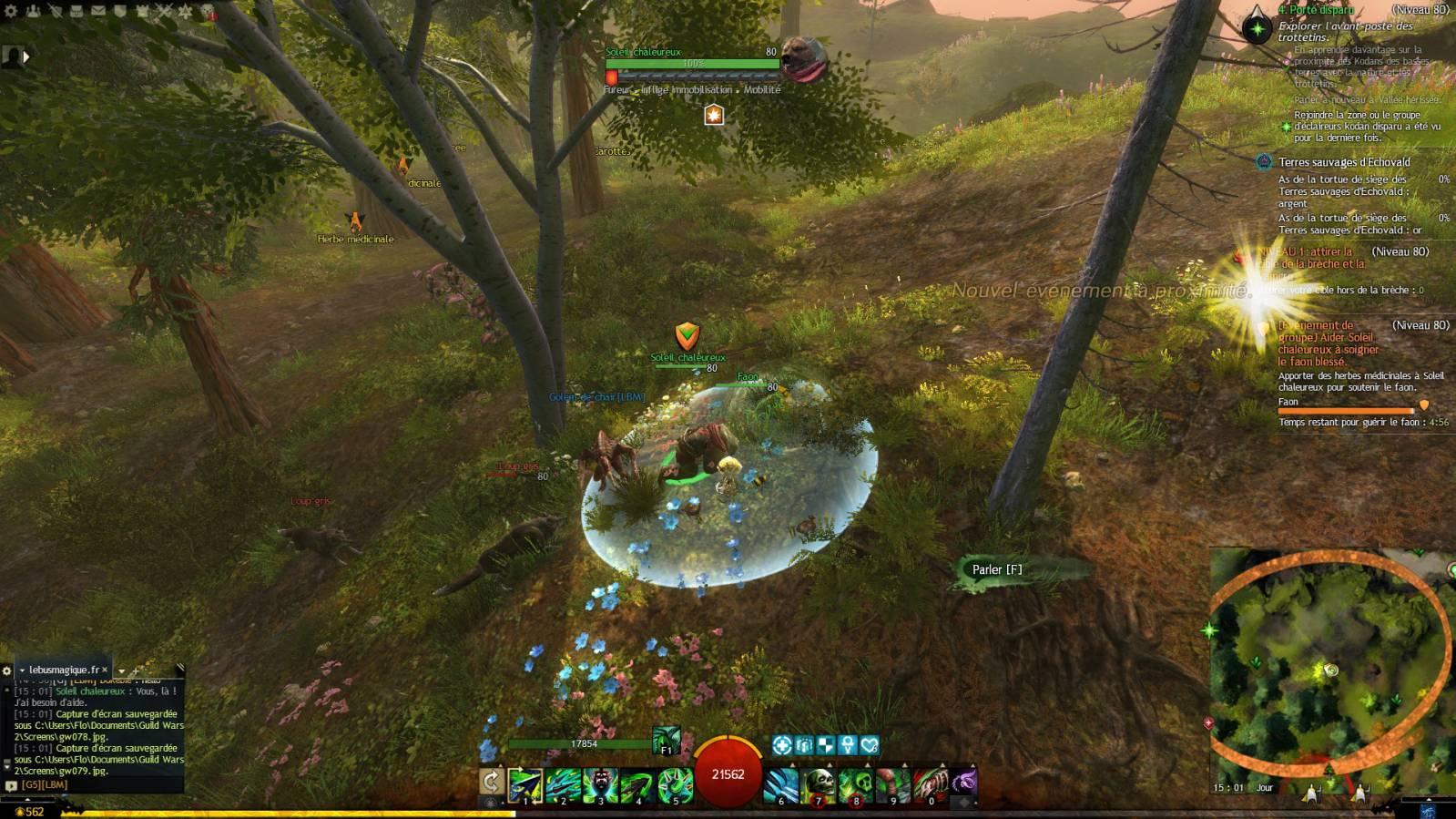Add a new chat tab with plus
This screenshot has width=1456, height=819.
tap(135, 671)
